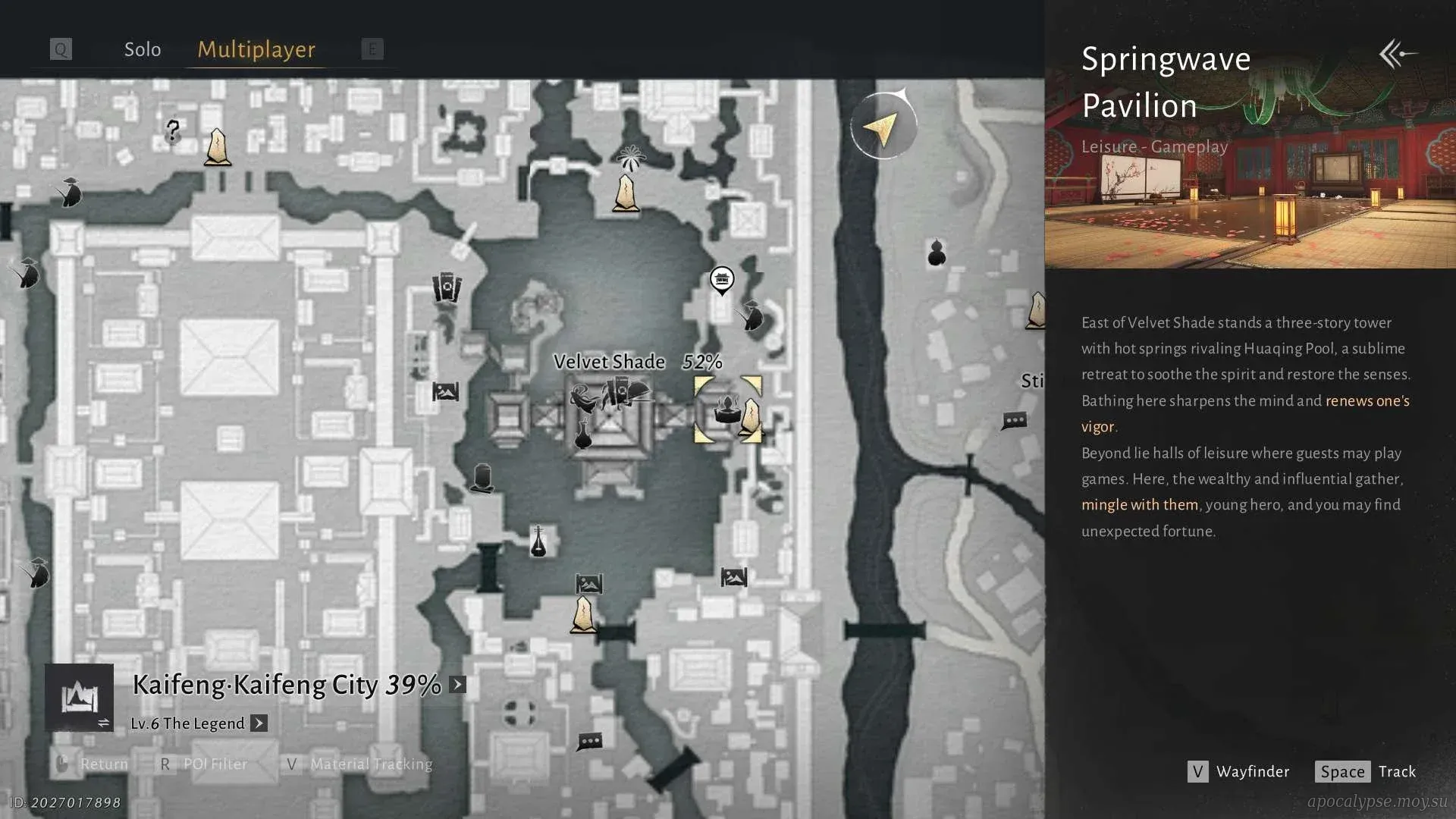This screenshot has height=819, width=1456.
Task: Select the shop pin marker above the pavilion
Action: point(722,280)
